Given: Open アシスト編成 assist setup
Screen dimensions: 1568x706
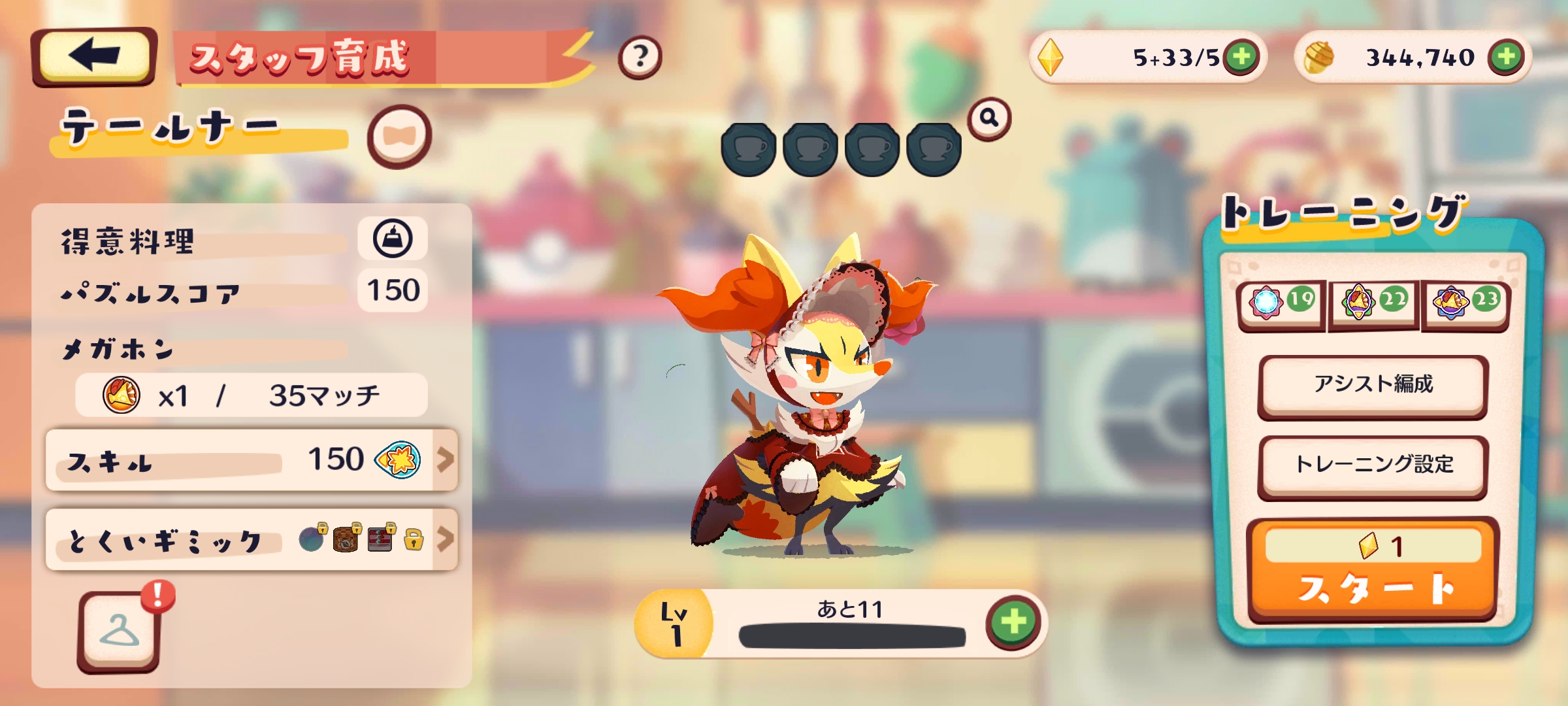Looking at the screenshot, I should (1373, 386).
